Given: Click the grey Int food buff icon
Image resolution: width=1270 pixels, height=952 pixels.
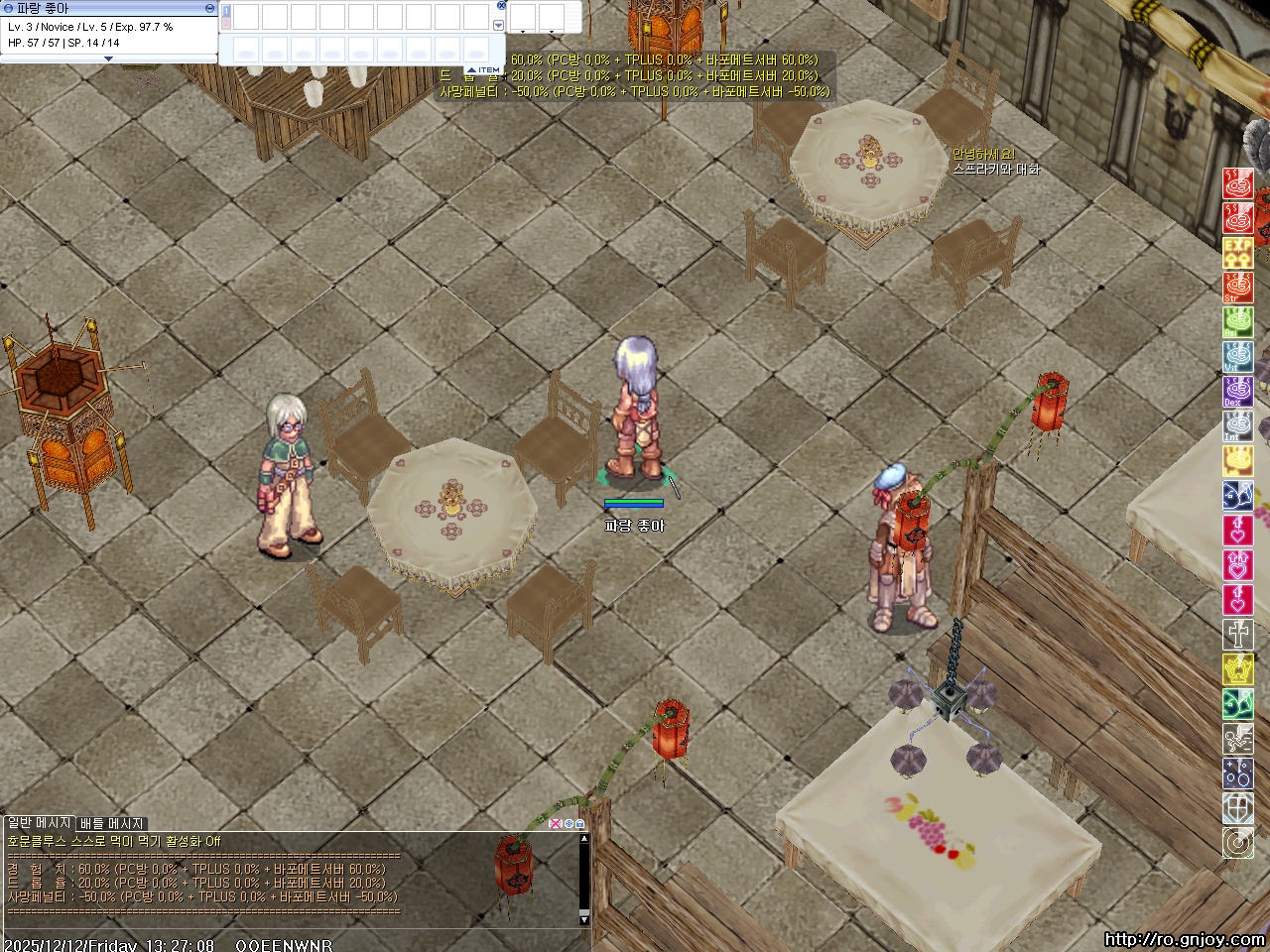Looking at the screenshot, I should pyautogui.click(x=1237, y=425).
